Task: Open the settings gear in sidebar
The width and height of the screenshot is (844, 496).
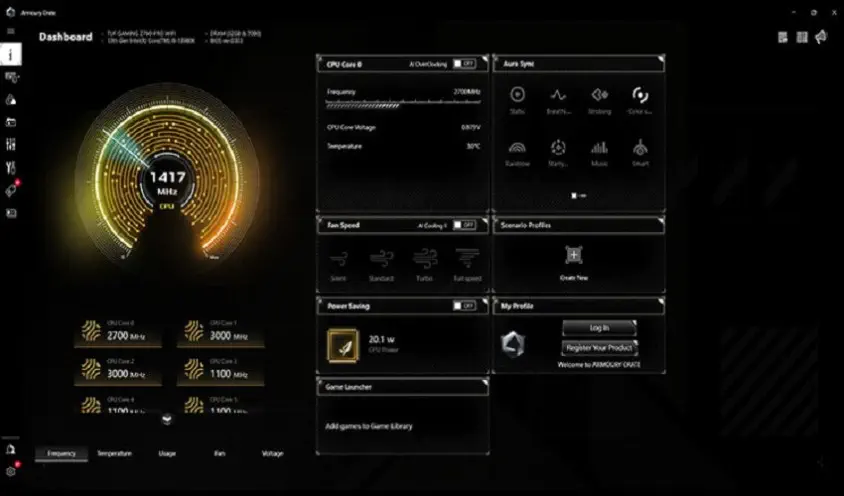Action: point(11,471)
